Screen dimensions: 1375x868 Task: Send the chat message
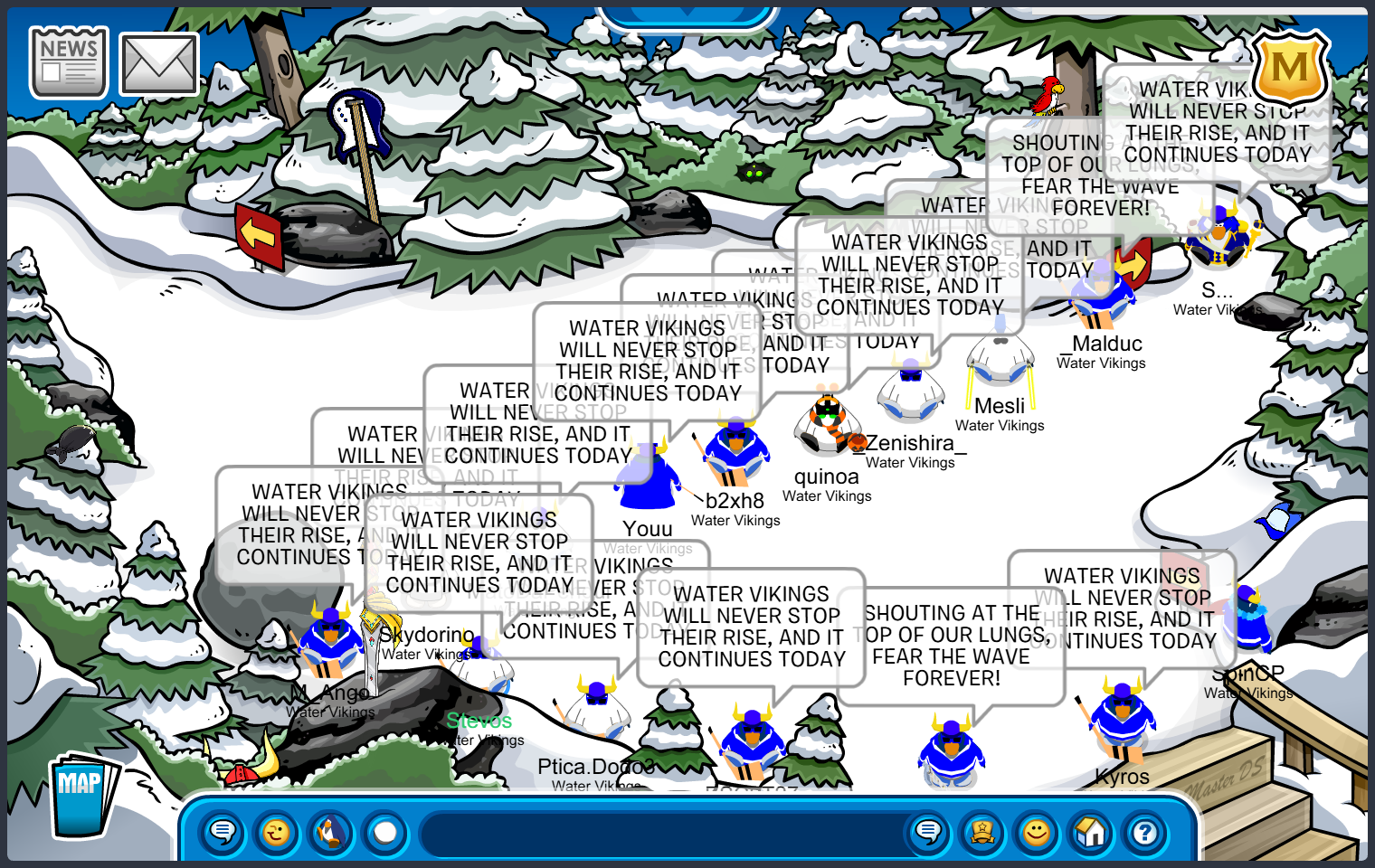click(928, 831)
